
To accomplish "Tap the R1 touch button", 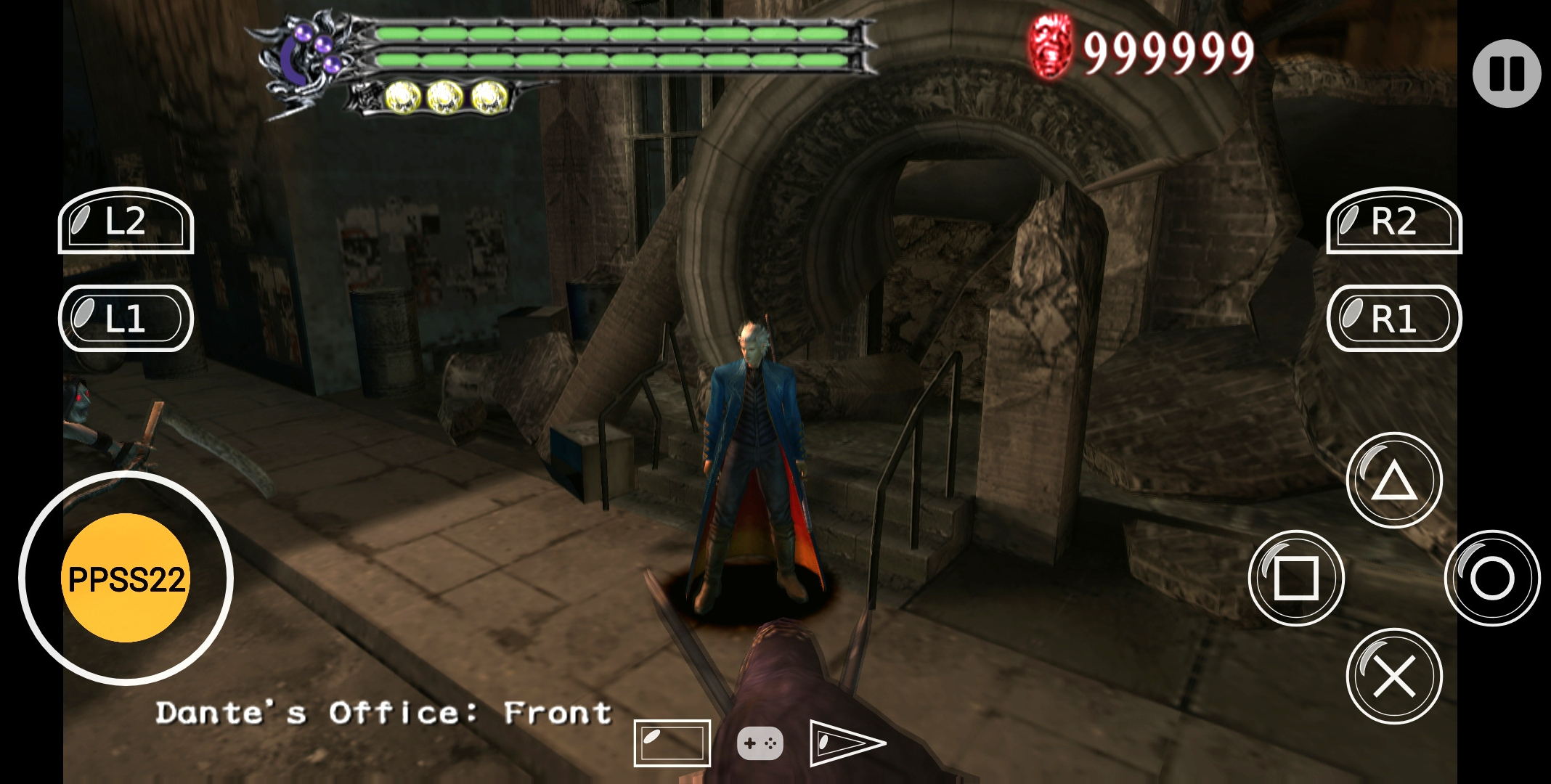I will pyautogui.click(x=1394, y=319).
